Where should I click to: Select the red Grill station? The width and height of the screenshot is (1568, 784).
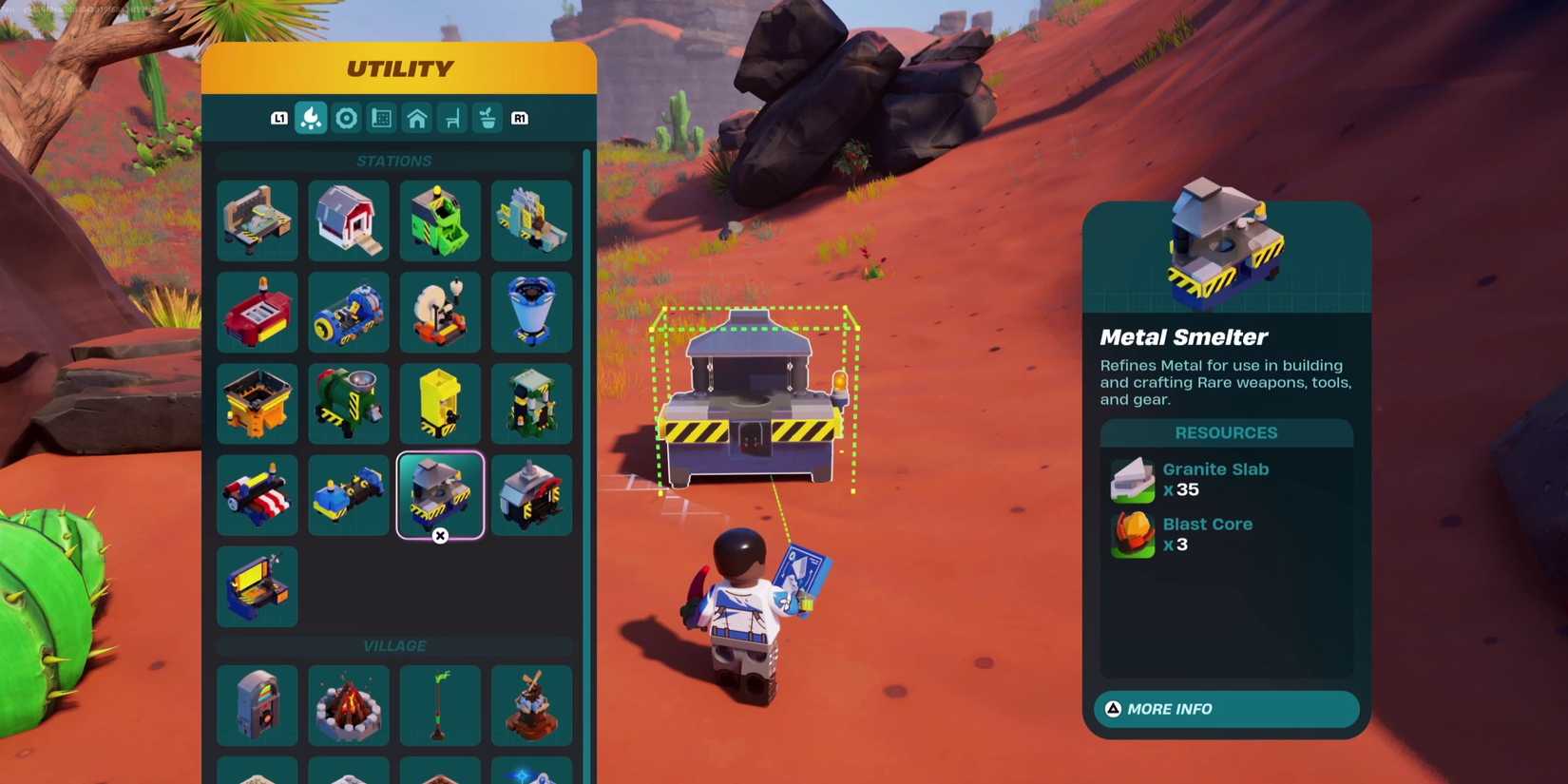coord(257,312)
